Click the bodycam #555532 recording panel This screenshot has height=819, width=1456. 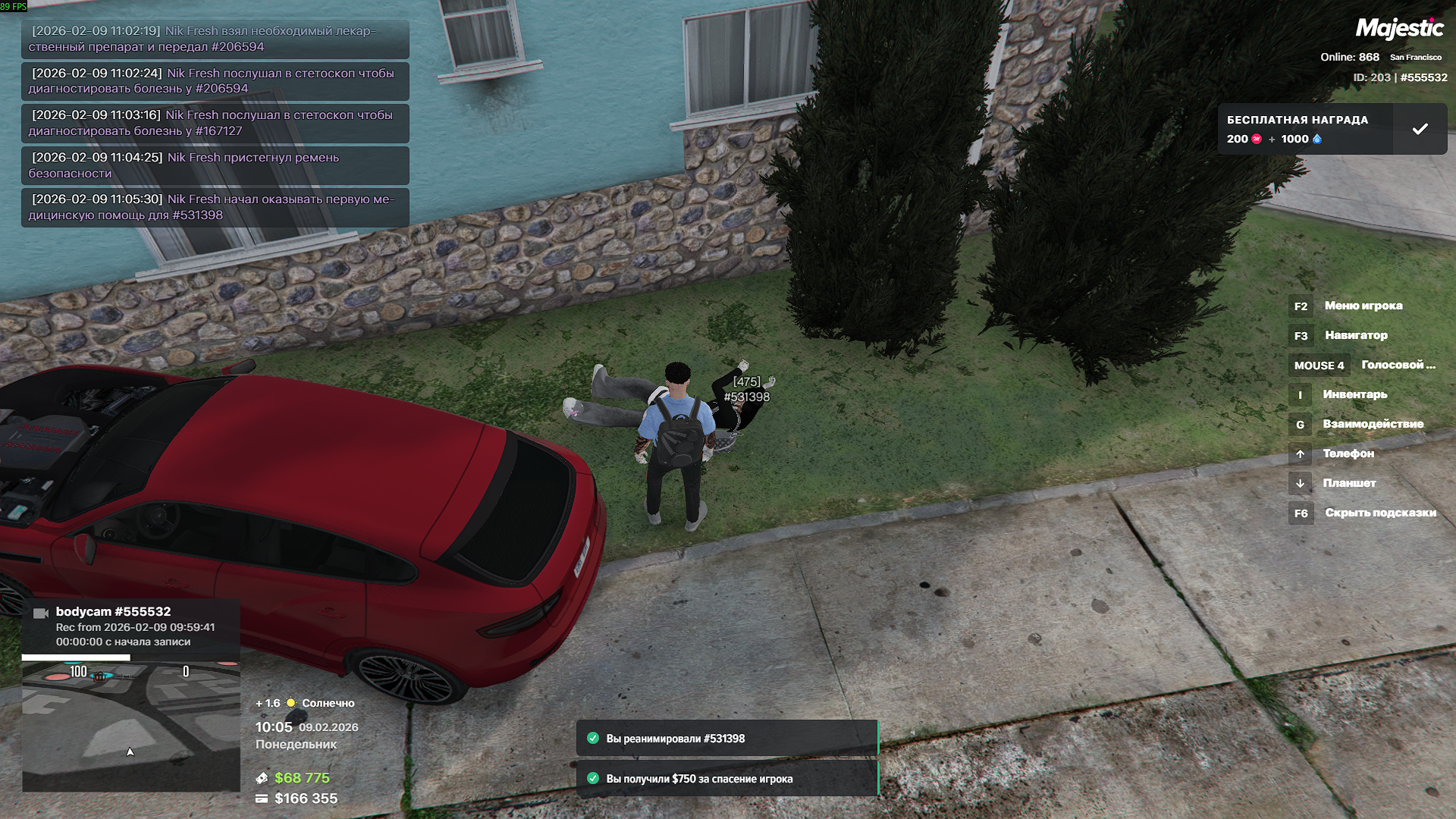130,626
